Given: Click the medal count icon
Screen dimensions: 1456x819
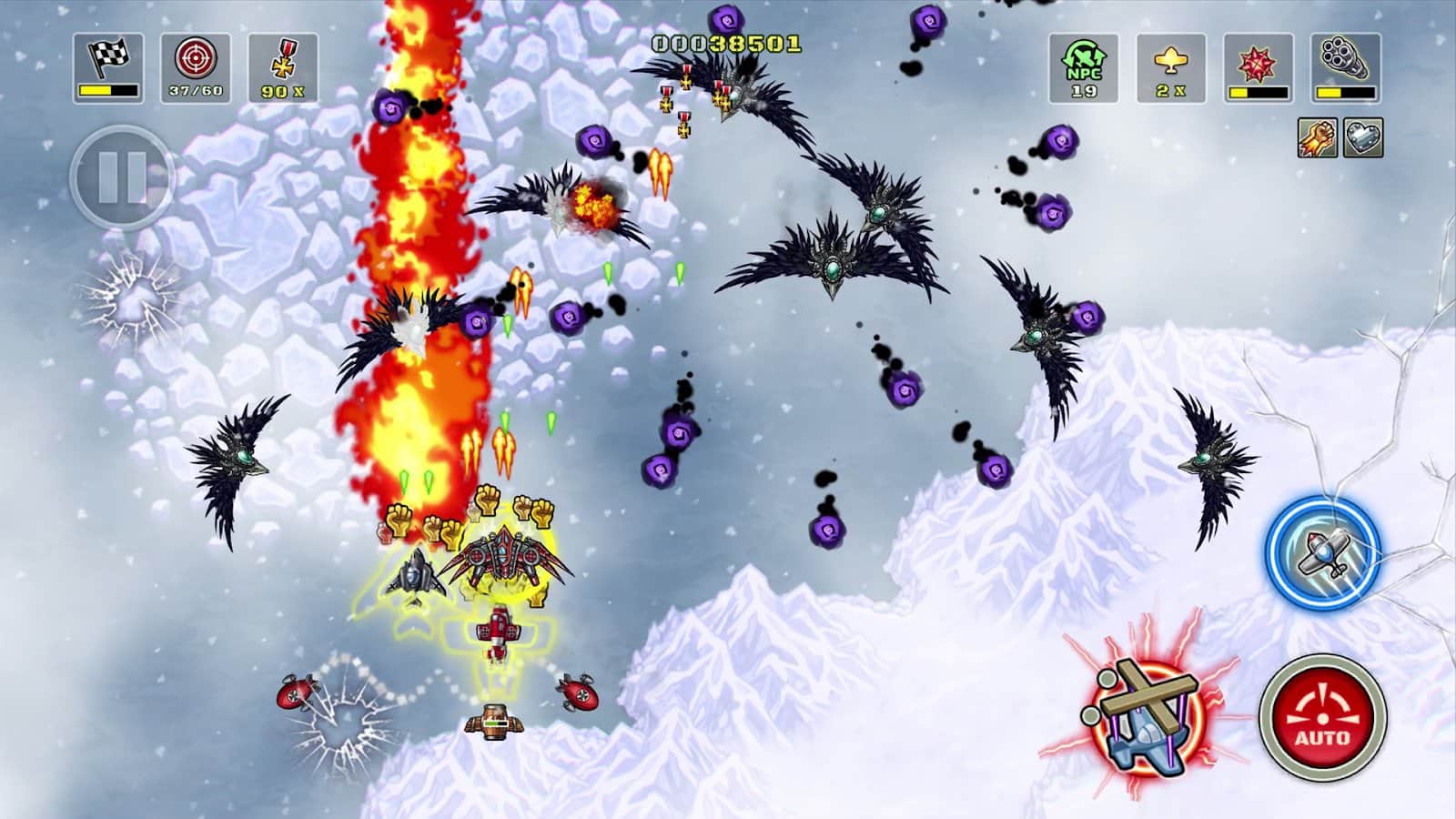Looking at the screenshot, I should 283,67.
